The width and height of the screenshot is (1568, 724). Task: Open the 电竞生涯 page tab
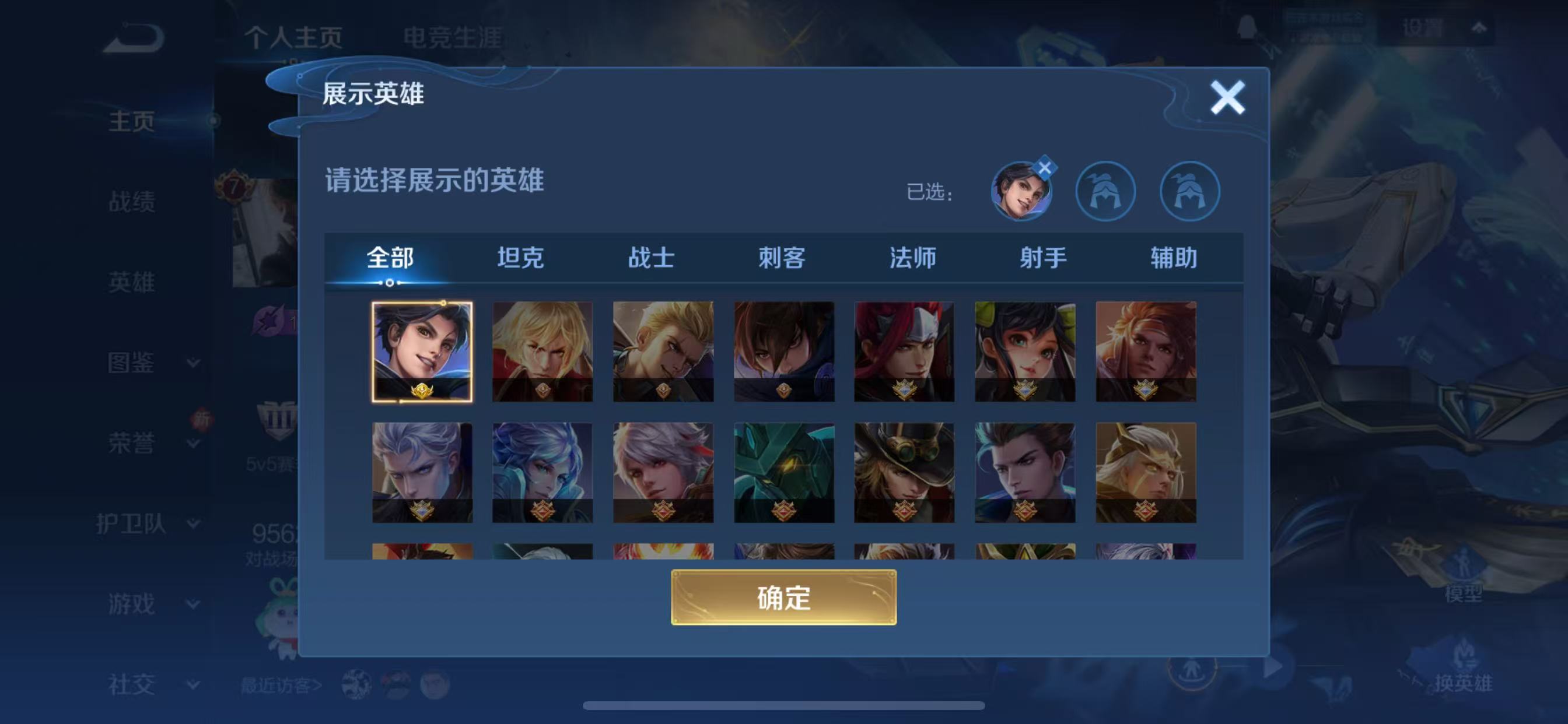tap(452, 38)
